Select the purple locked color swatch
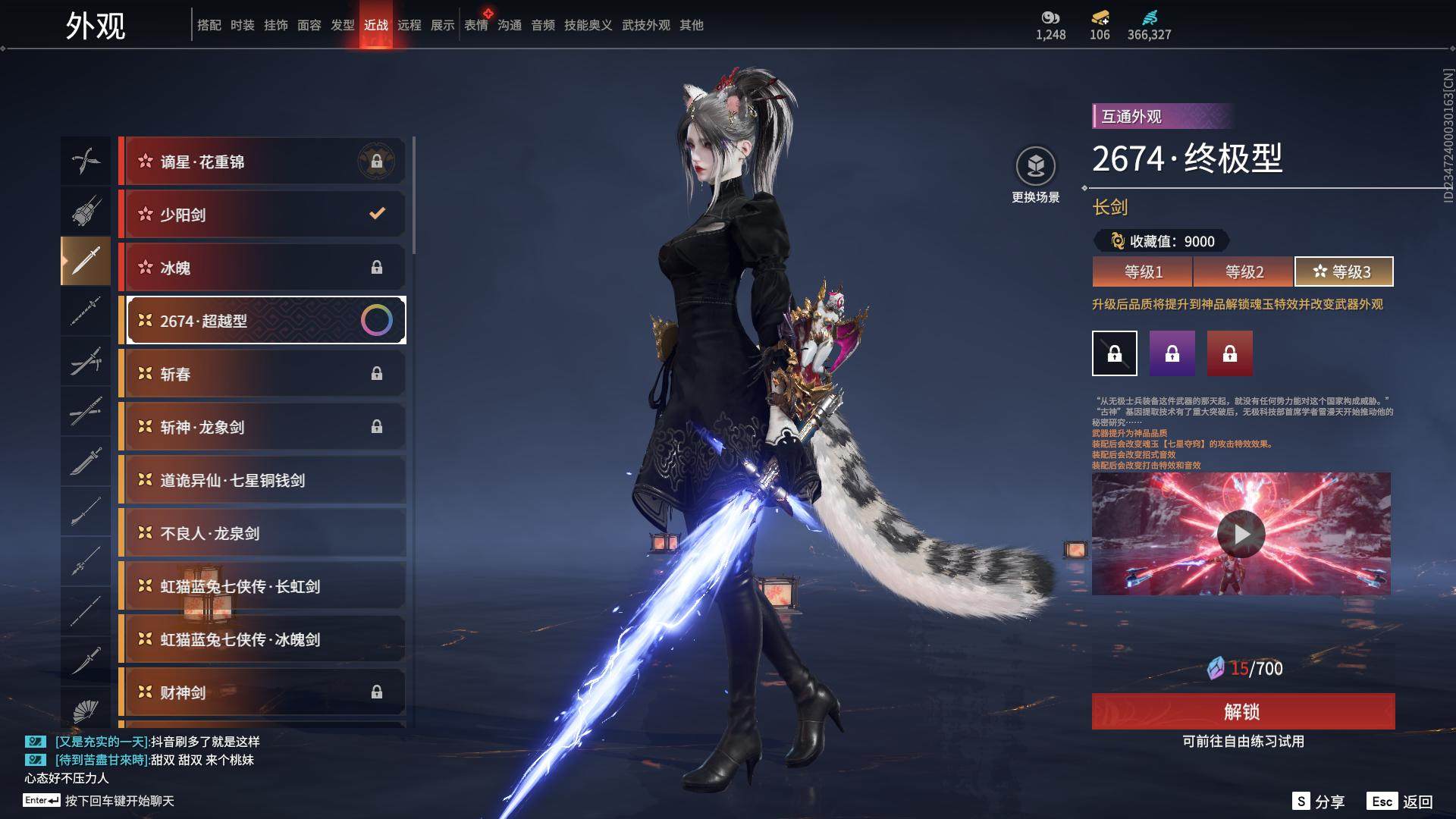The image size is (1456, 819). click(1172, 353)
